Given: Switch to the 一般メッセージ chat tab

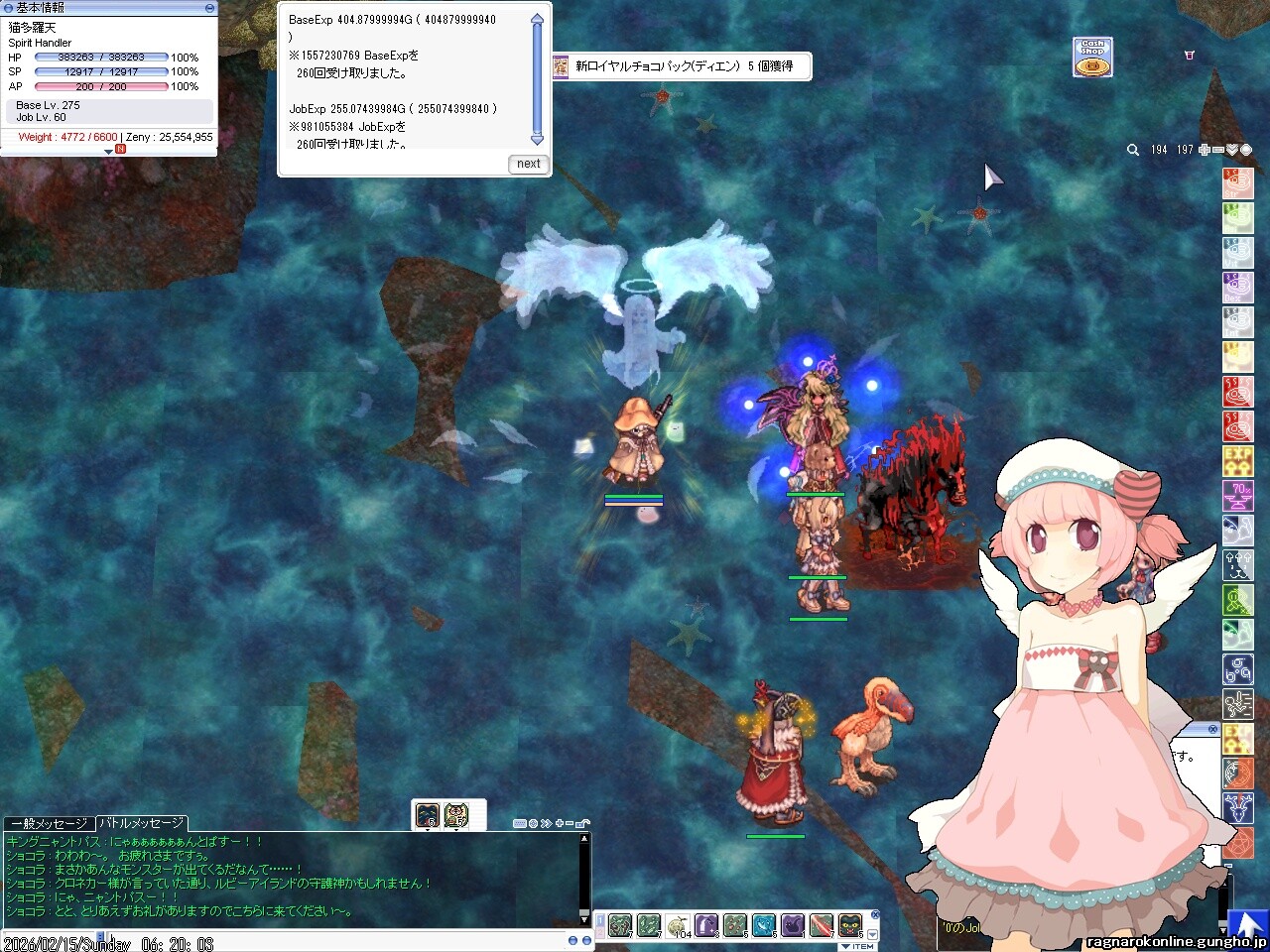Looking at the screenshot, I should (x=49, y=823).
